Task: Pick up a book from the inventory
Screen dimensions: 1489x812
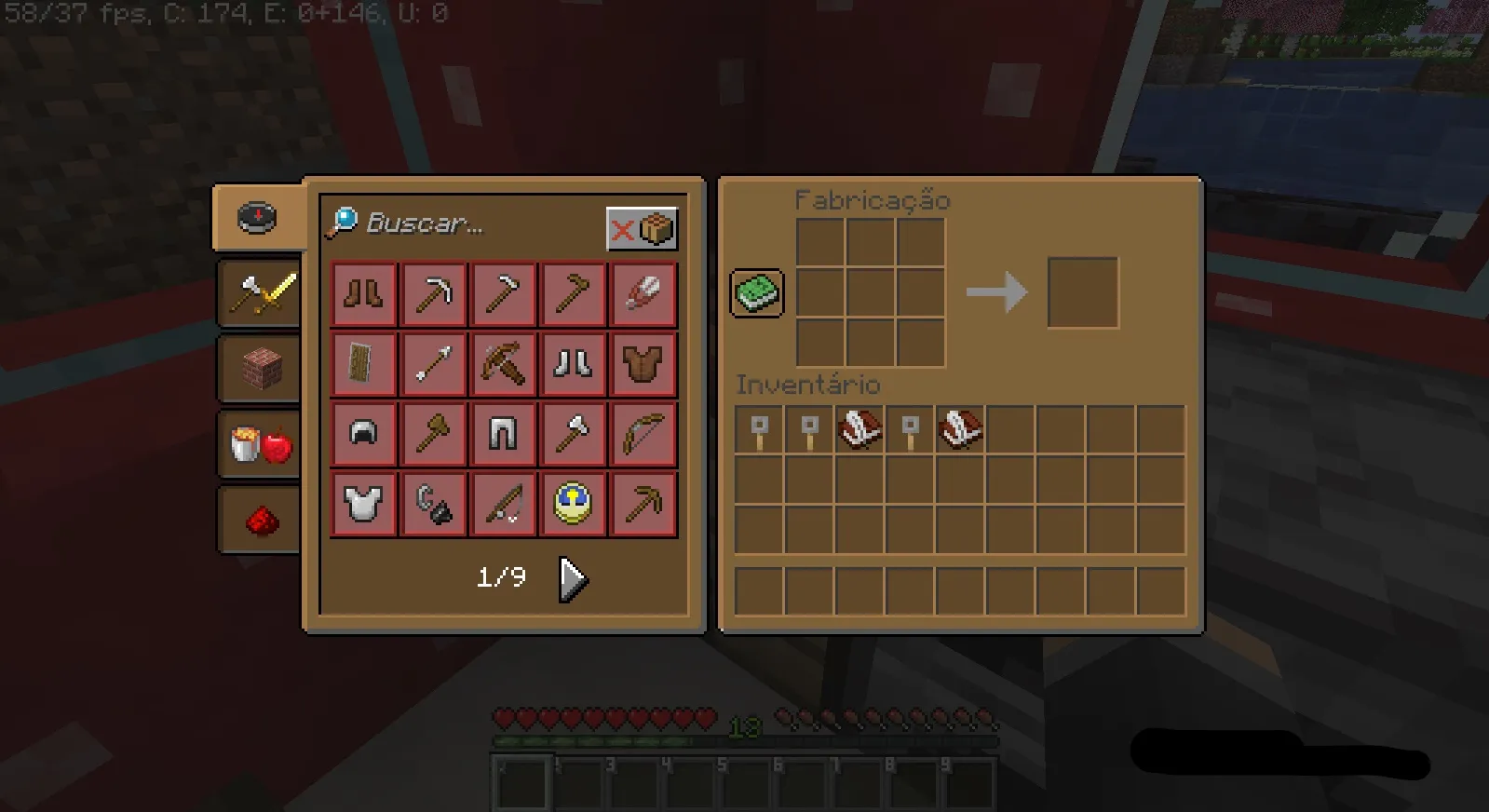Action: [859, 430]
